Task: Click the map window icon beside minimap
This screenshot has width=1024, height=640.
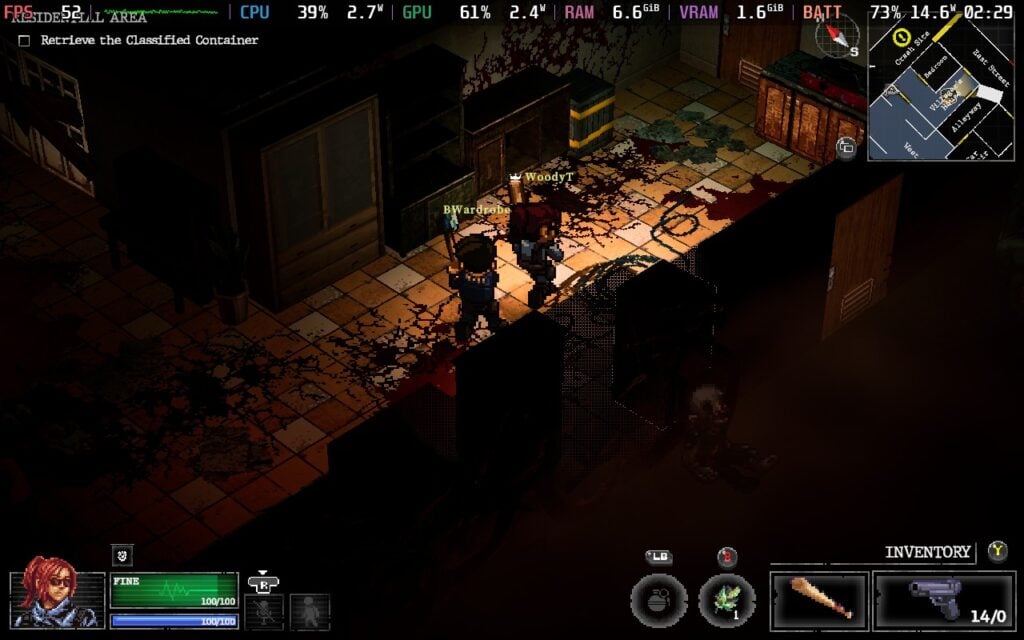Action: point(846,147)
